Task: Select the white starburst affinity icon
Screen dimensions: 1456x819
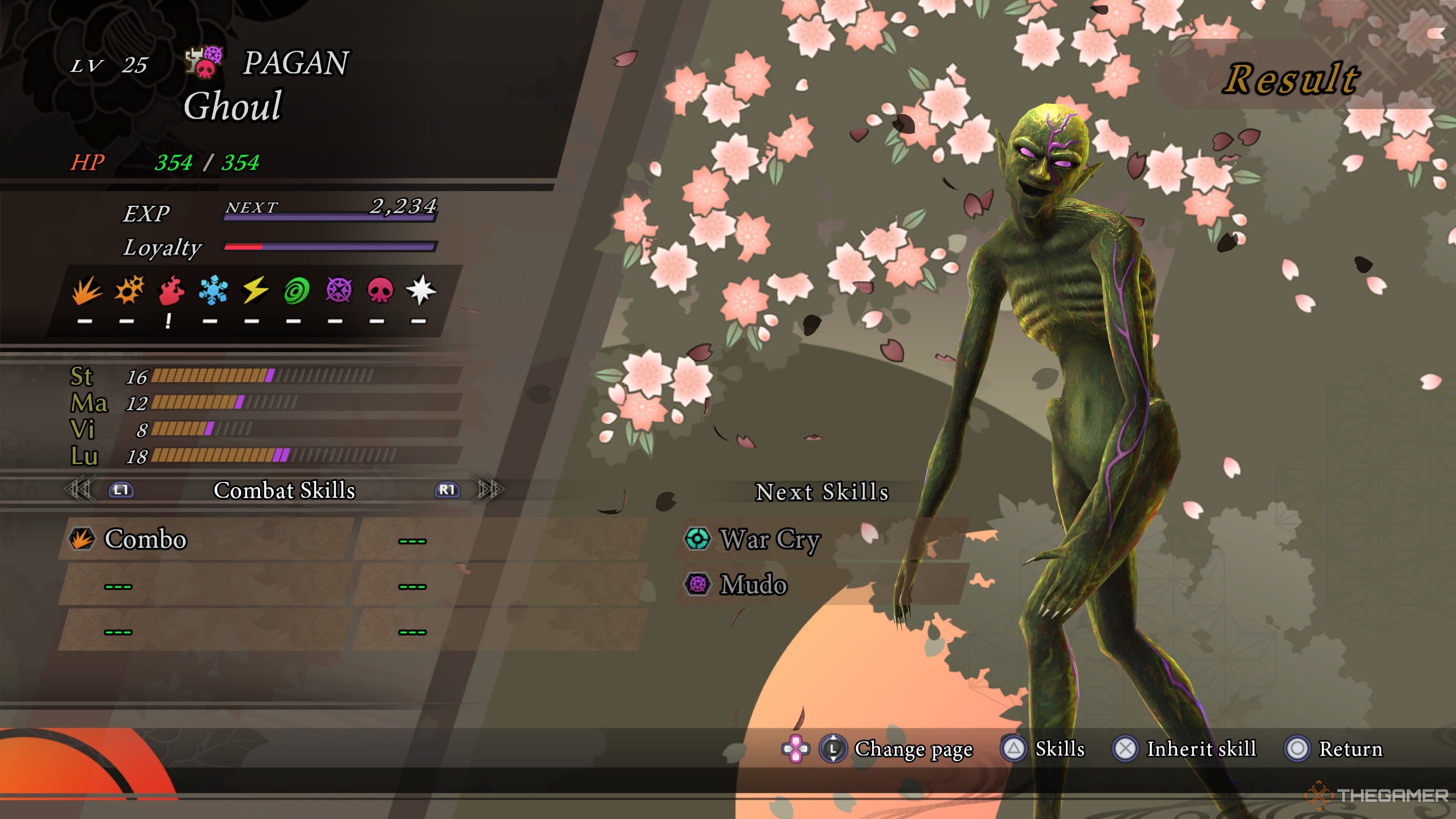Action: 421,290
